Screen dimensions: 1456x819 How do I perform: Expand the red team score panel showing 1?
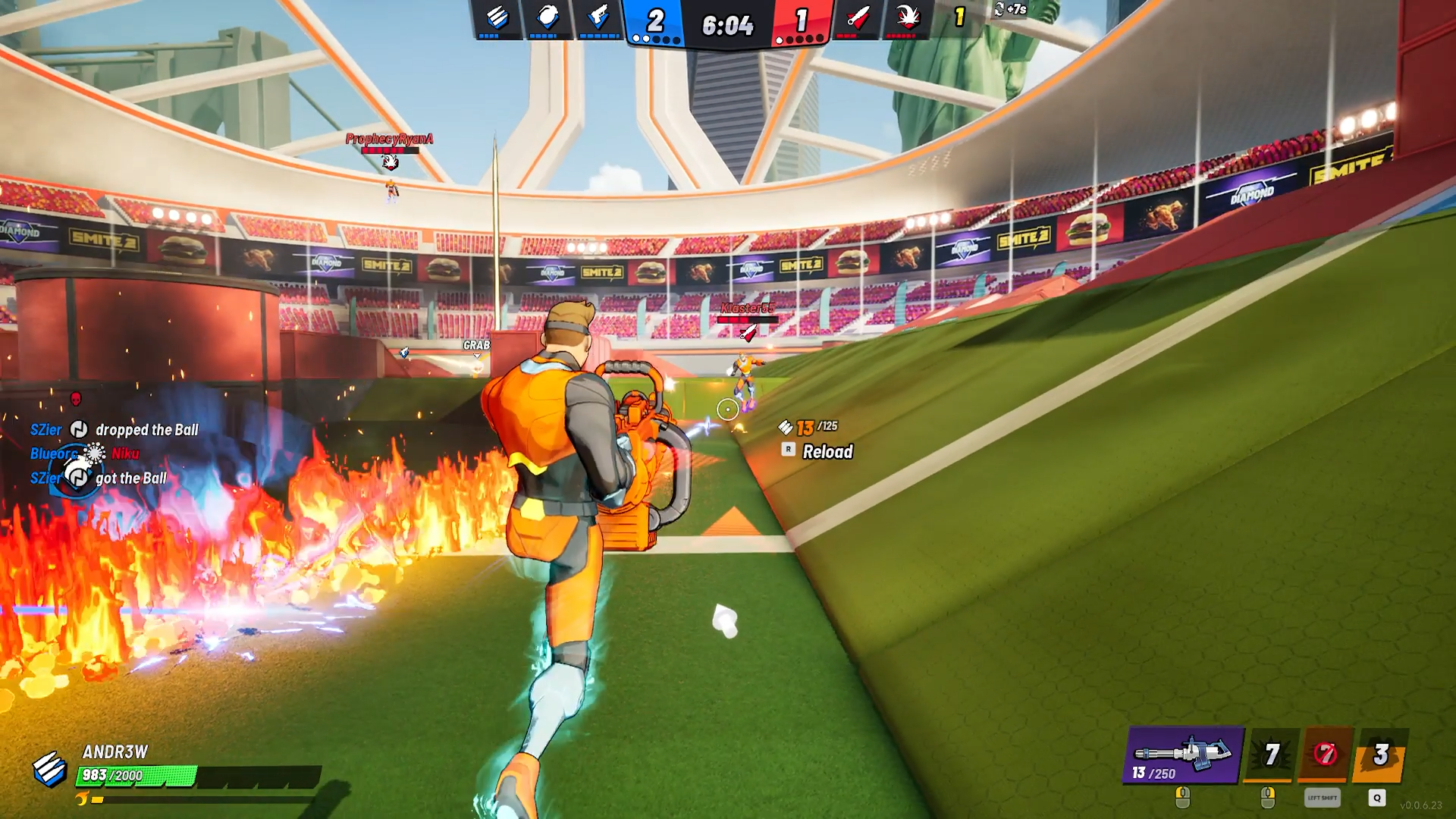tap(801, 22)
